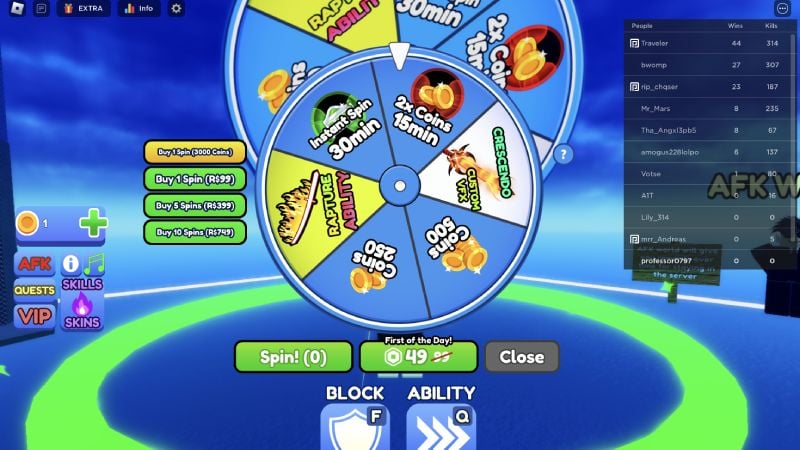
Task: Open the SKINS menu with flame icon
Action: click(x=82, y=310)
